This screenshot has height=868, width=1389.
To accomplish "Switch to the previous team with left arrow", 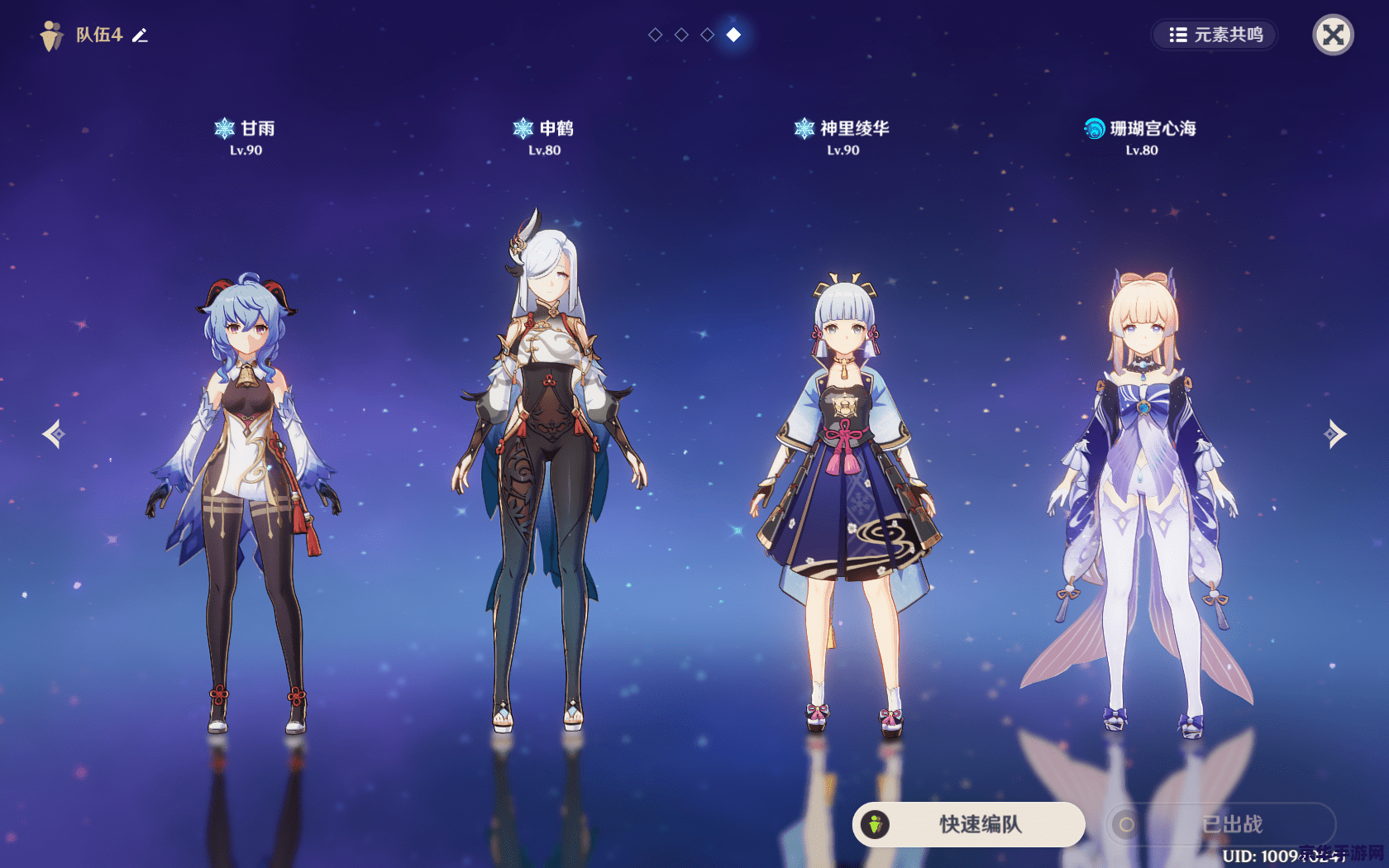I will (x=54, y=434).
